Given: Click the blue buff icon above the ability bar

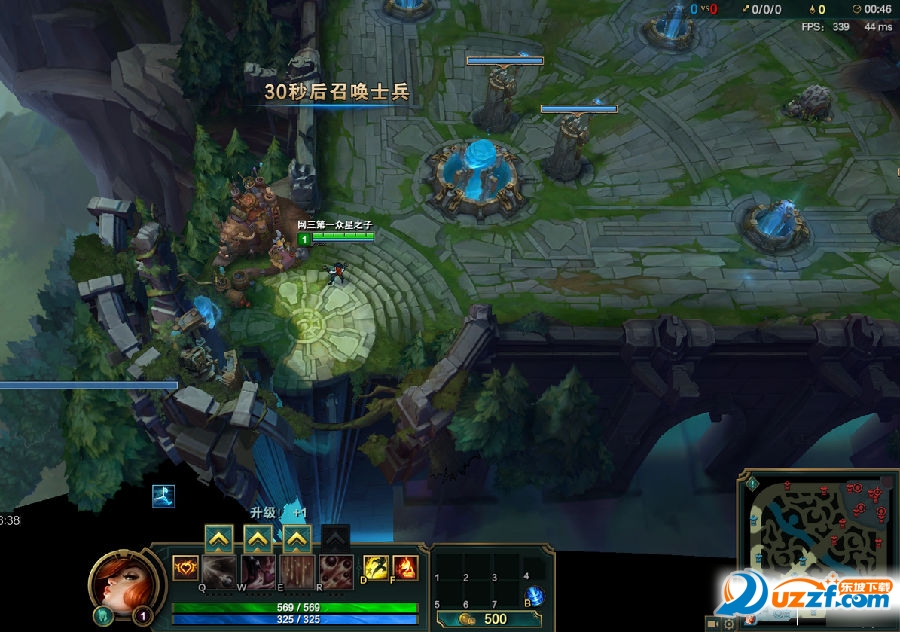Looking at the screenshot, I should [x=162, y=496].
